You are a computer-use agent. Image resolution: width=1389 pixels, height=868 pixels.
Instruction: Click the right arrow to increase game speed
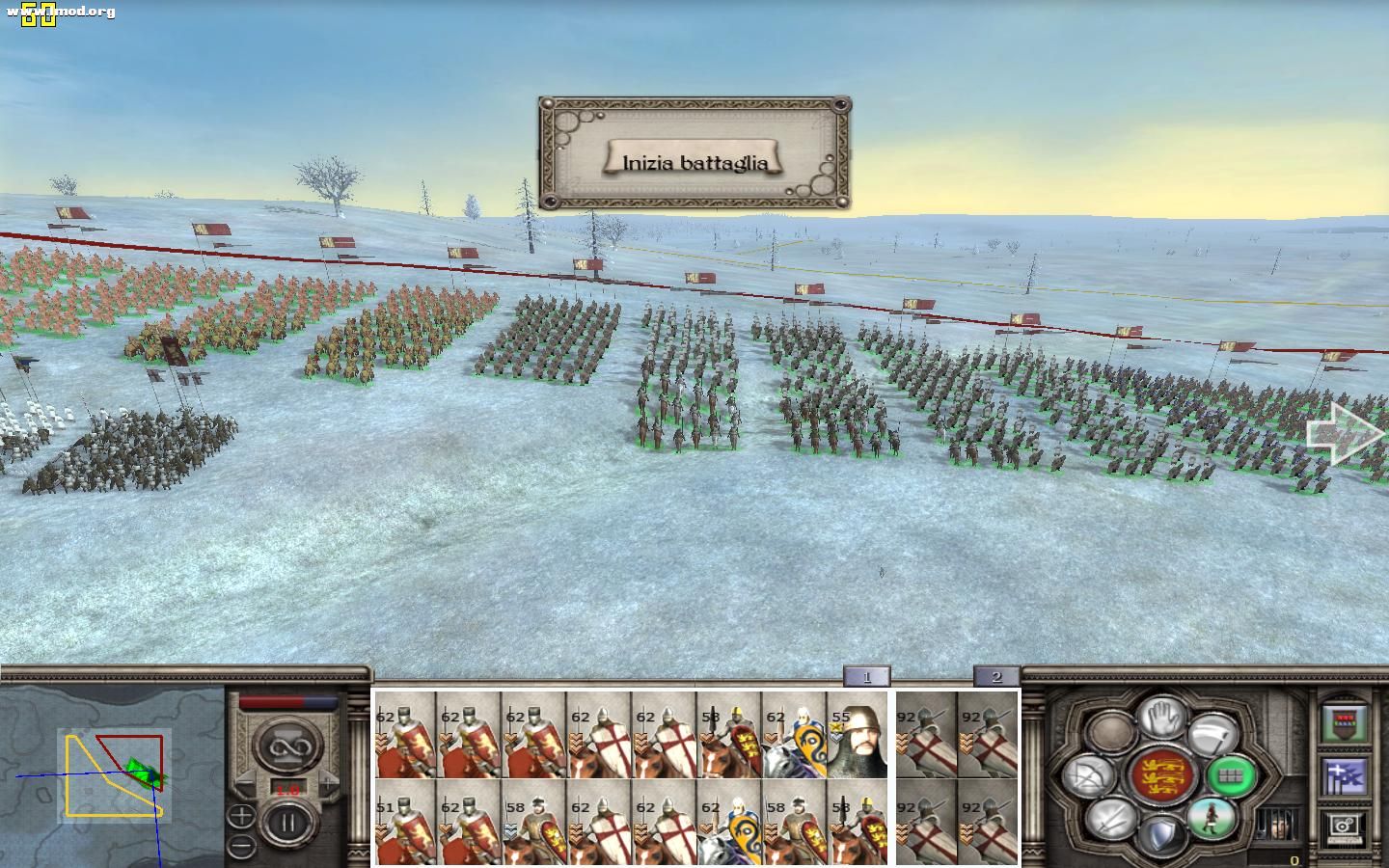click(x=328, y=783)
